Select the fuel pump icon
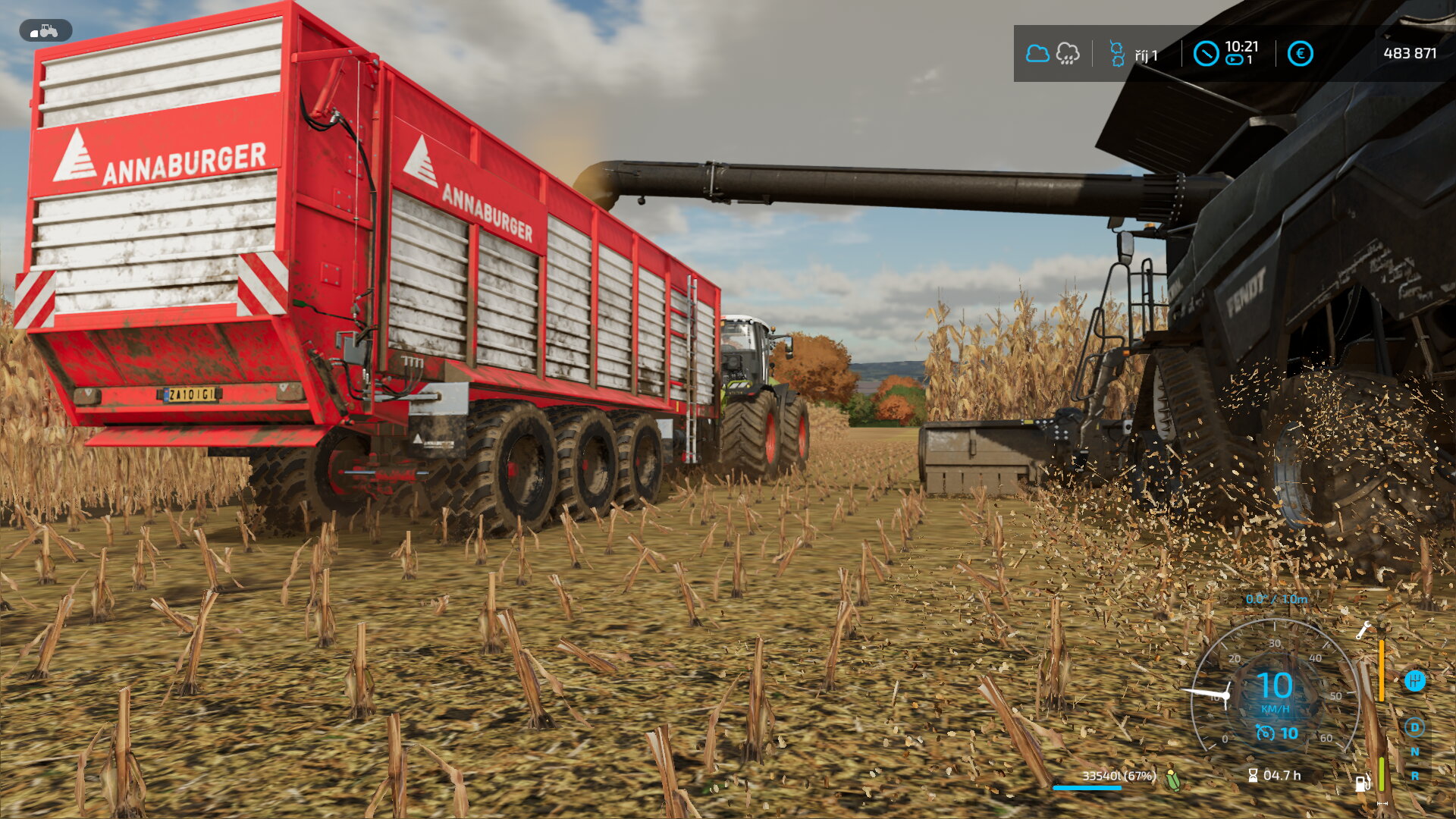1456x819 pixels. pos(1362,783)
